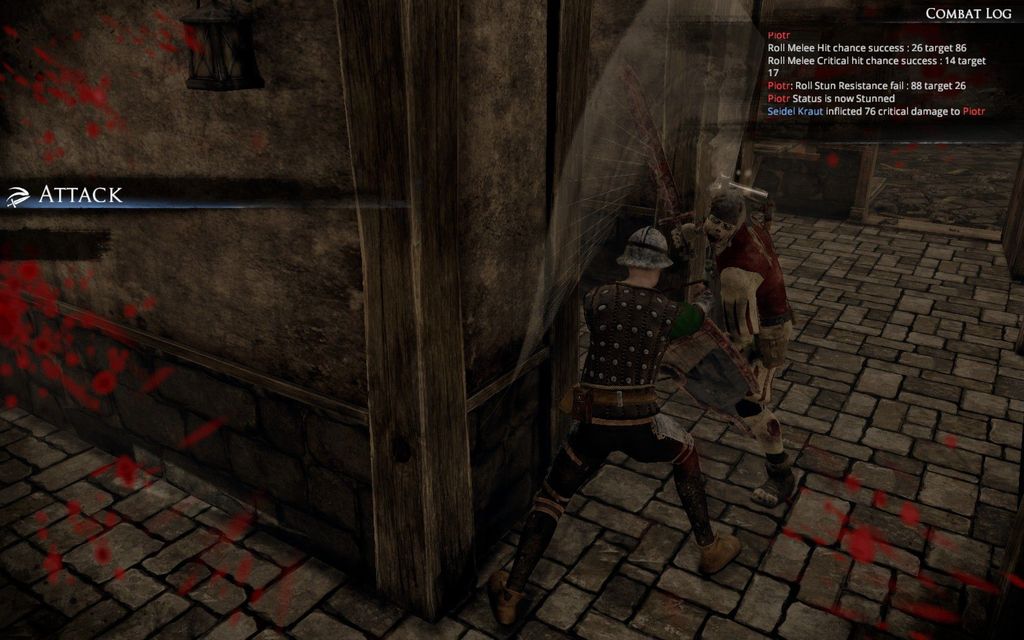Toggle the Combat Log header
Viewport: 1024px width, 640px height.
[x=968, y=13]
